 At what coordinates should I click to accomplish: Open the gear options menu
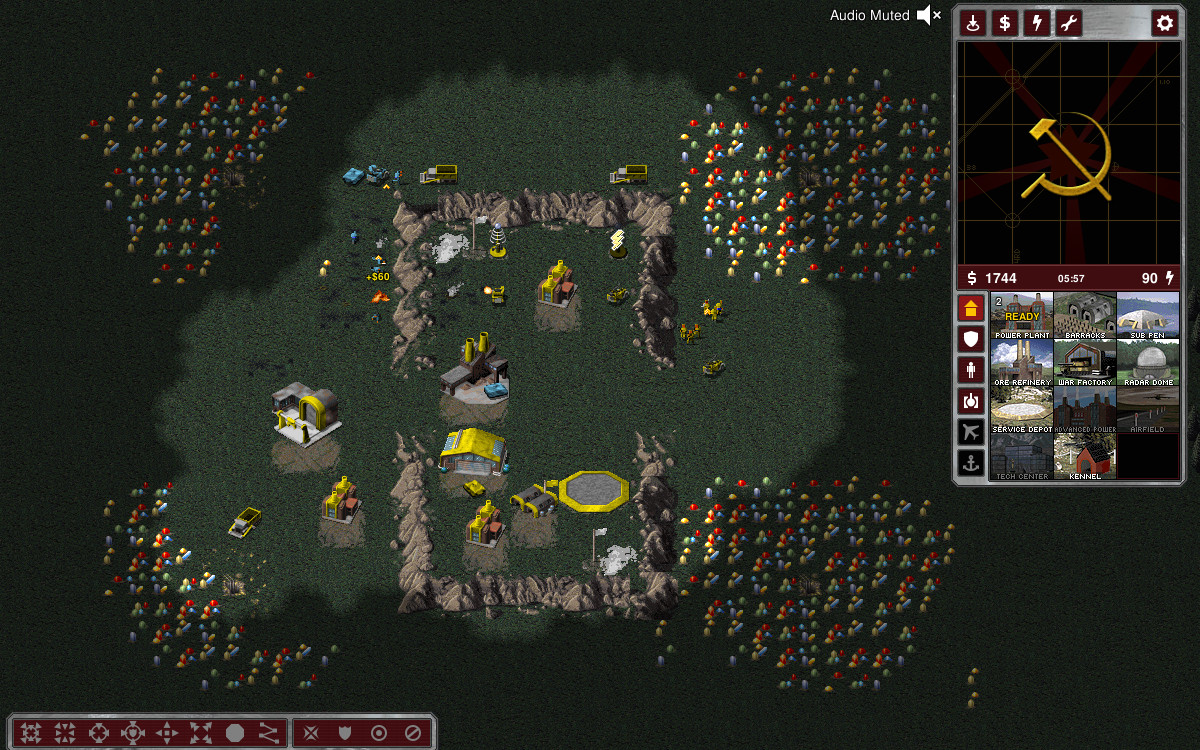pos(1164,23)
